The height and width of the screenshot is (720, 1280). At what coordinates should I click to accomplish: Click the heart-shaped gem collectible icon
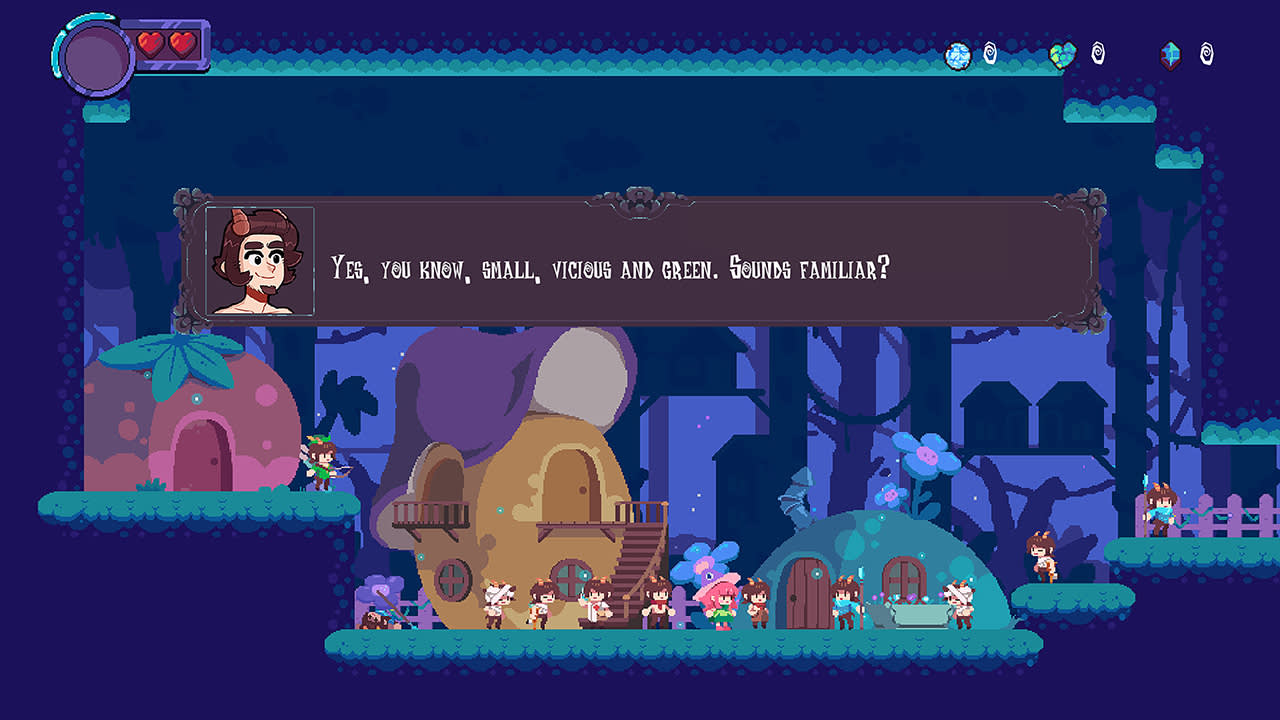[x=1062, y=54]
